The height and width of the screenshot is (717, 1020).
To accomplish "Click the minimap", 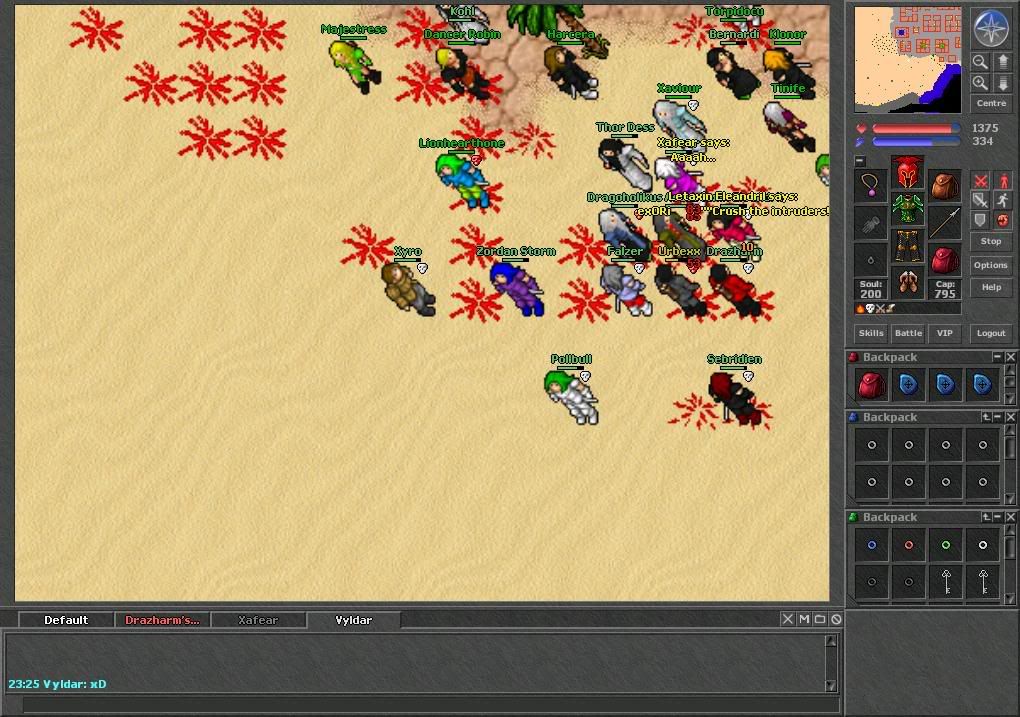I will tap(908, 59).
